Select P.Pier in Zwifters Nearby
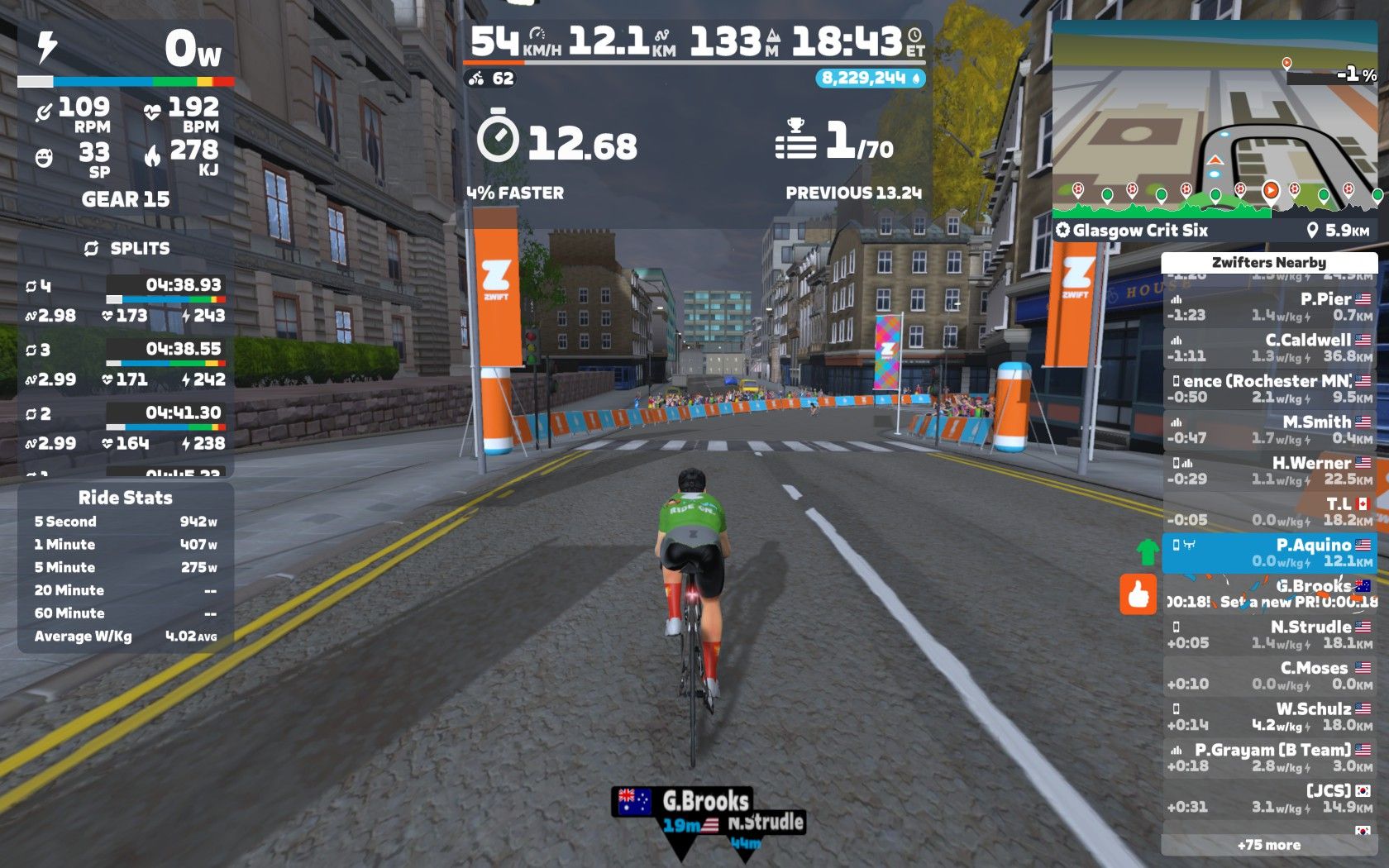The width and height of the screenshot is (1389, 868). (x=1269, y=307)
